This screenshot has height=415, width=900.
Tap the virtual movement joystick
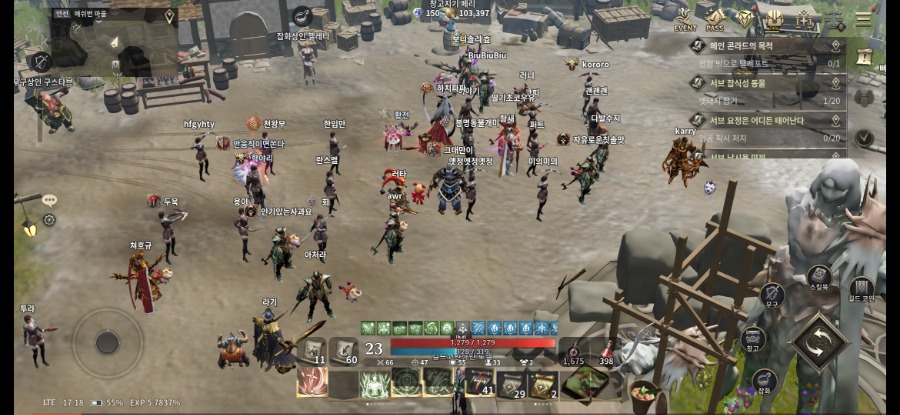[x=107, y=342]
